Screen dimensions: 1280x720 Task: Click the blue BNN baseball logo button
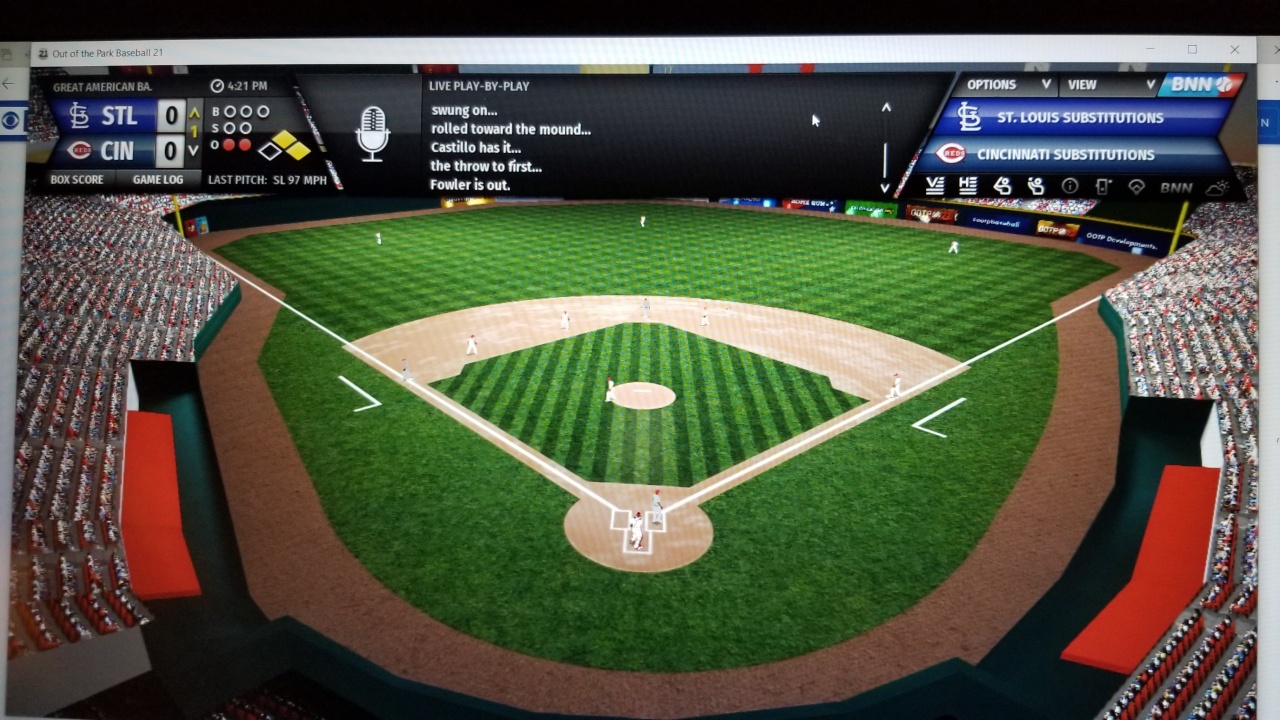coord(1200,85)
